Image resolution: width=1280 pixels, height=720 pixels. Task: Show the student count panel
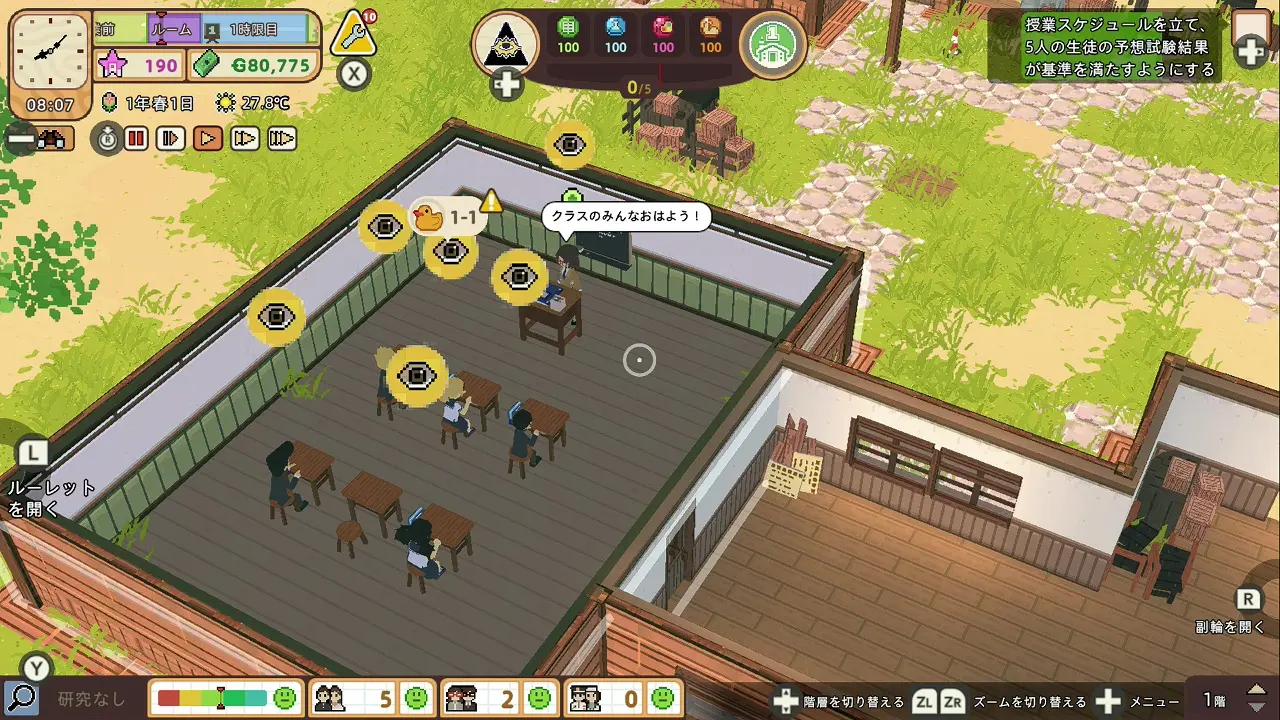pos(370,697)
